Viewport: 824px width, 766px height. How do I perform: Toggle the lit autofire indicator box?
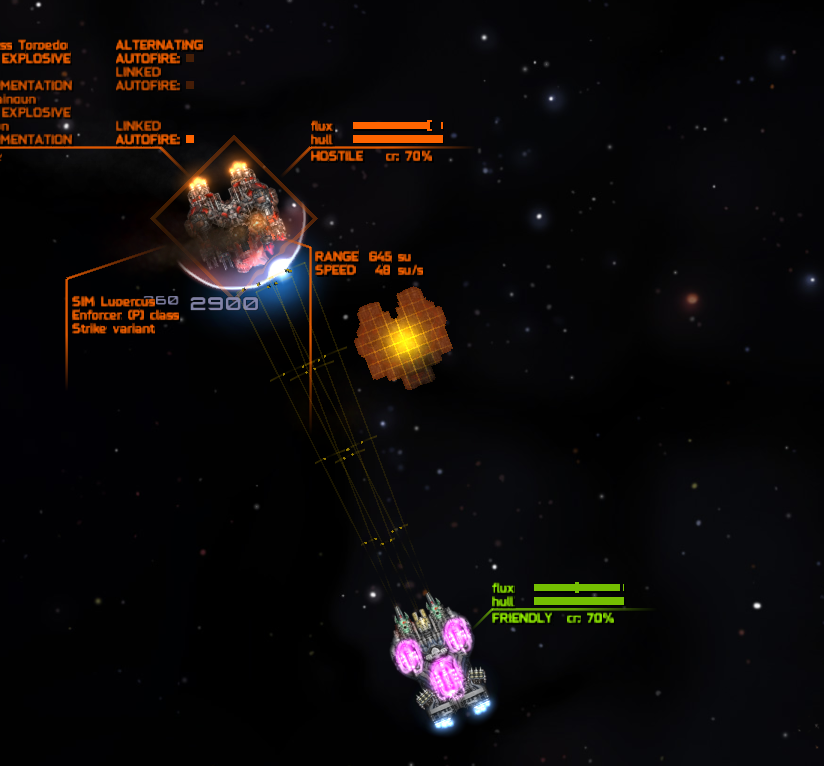point(190,139)
